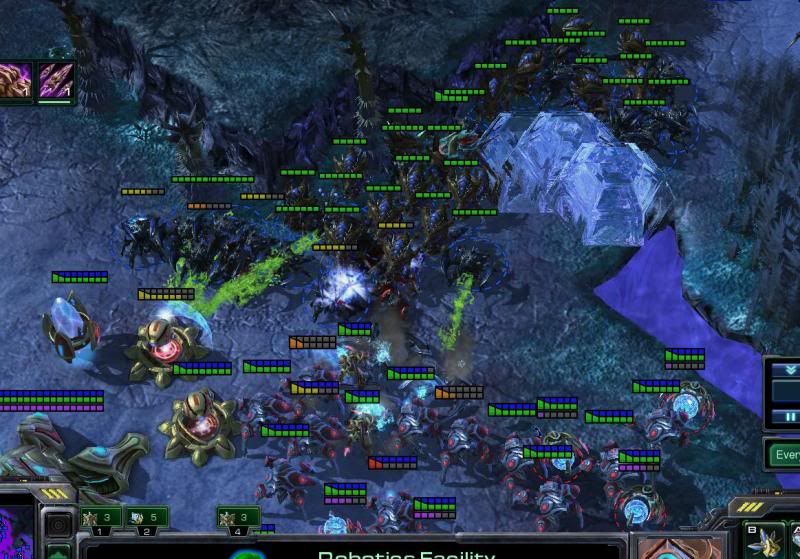The height and width of the screenshot is (559, 800).
Task: Click the tan carapace upgrade icon
Action: pos(17,82)
